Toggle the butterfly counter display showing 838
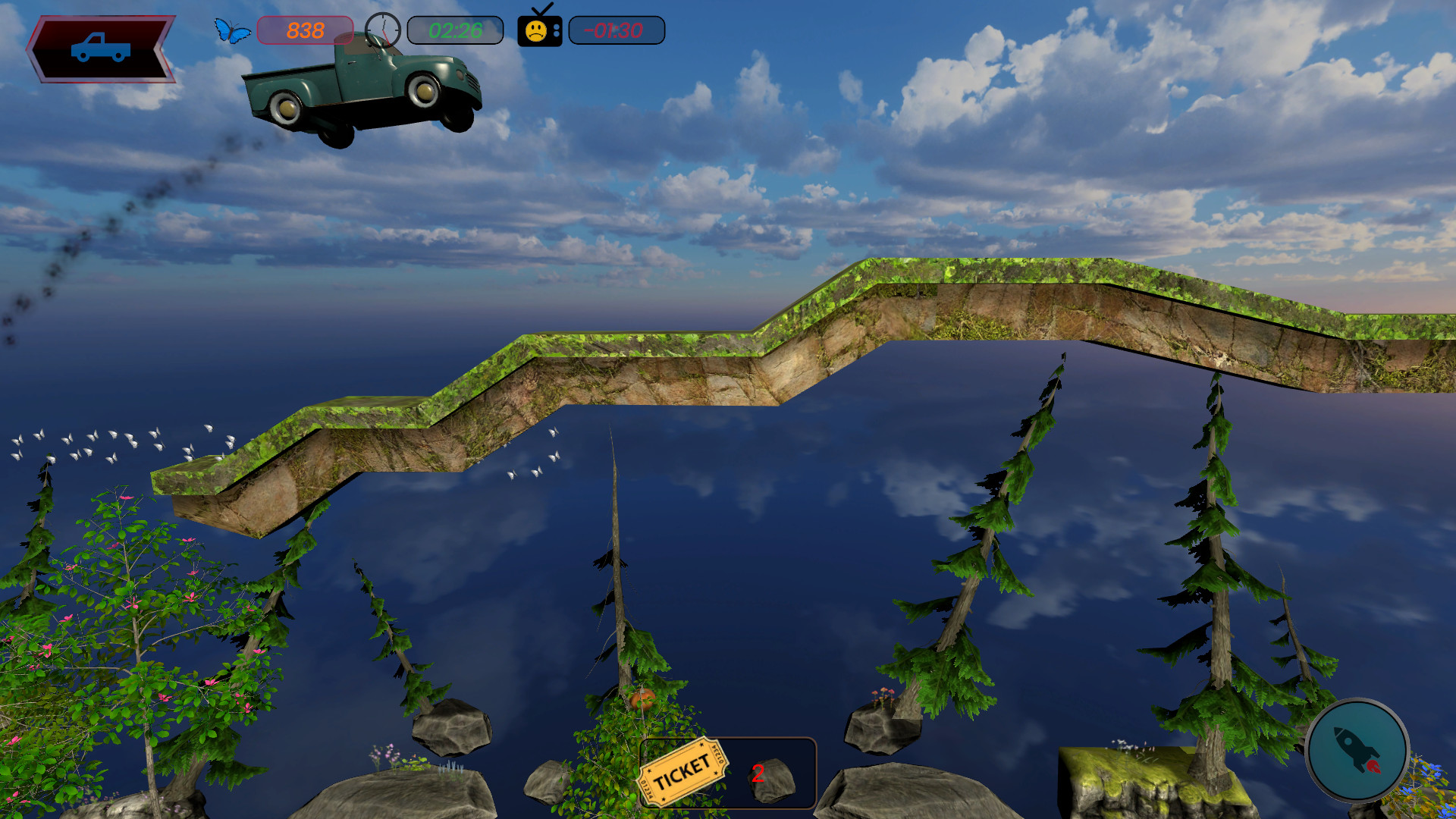Screen dimensions: 1456x819 point(302,30)
